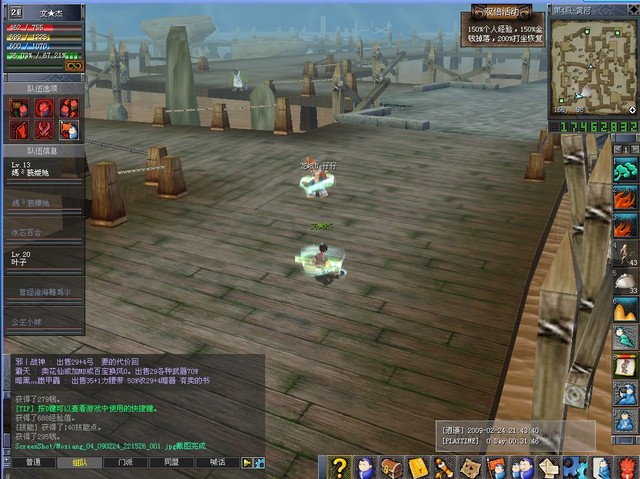Switch to the 组队 chat tab
The image size is (640, 479).
(x=79, y=463)
